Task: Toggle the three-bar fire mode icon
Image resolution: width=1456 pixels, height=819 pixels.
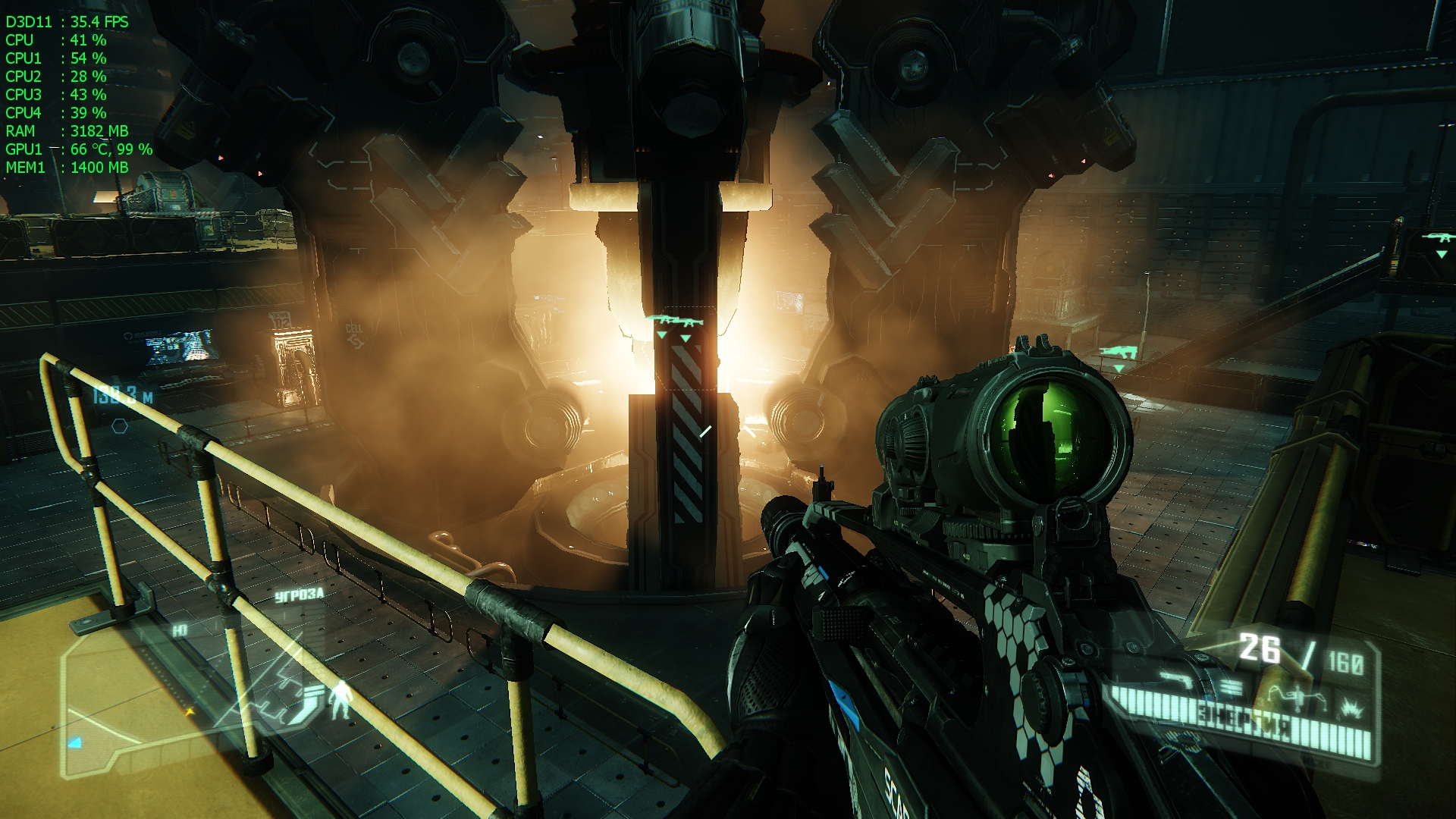Action: click(x=1232, y=687)
